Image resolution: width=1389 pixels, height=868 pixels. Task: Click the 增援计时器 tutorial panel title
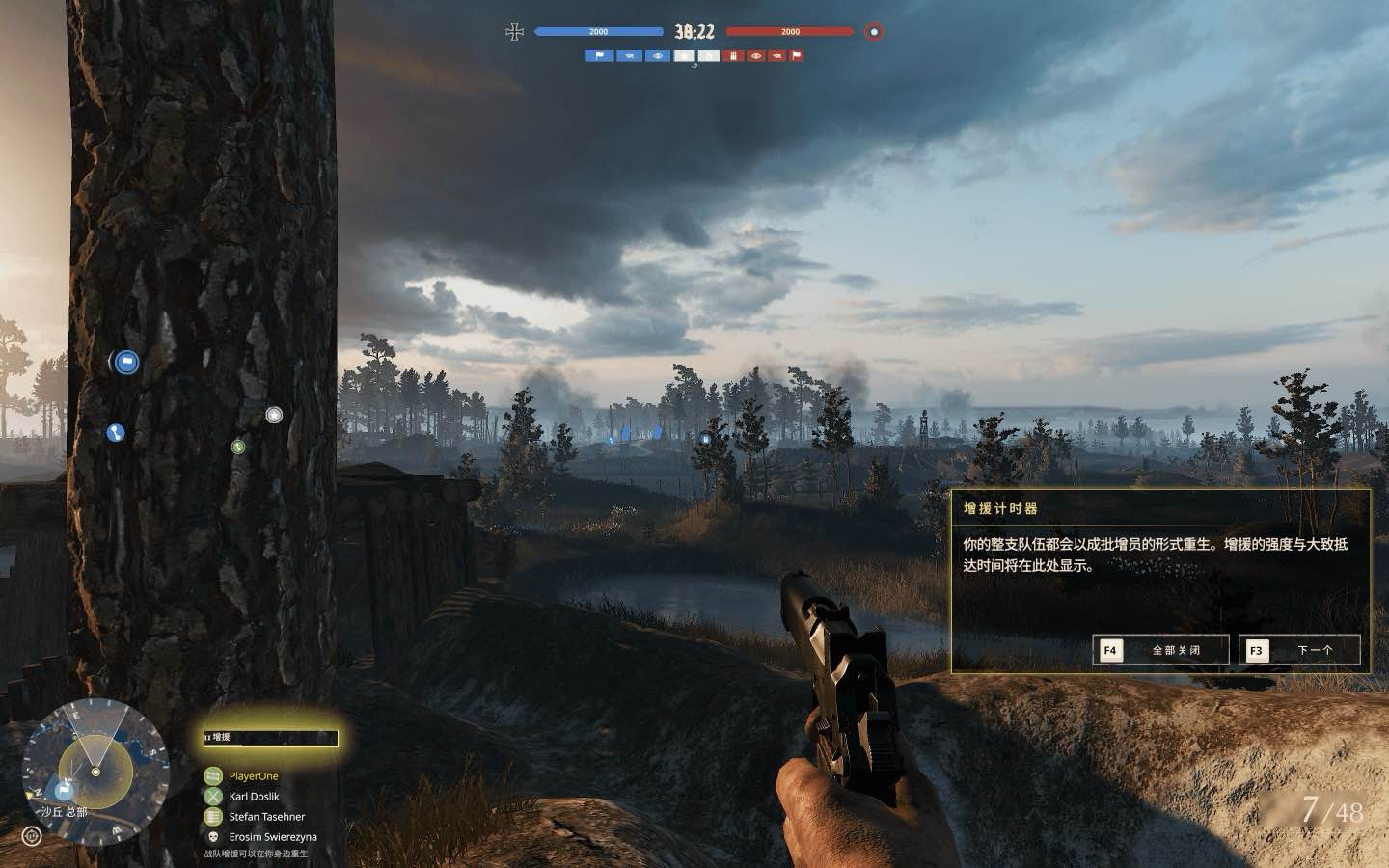tap(1000, 508)
